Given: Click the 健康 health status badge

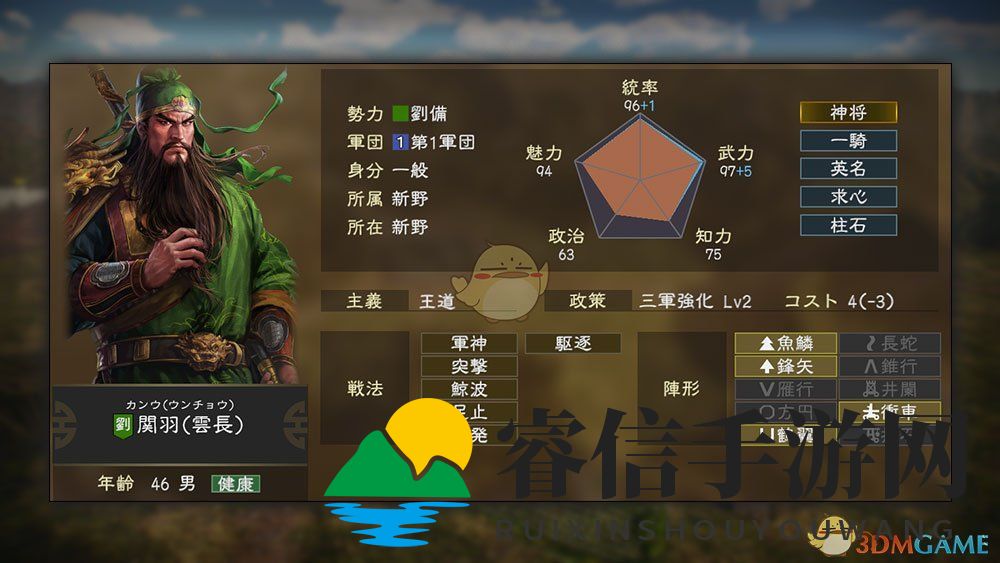Looking at the screenshot, I should [x=235, y=484].
